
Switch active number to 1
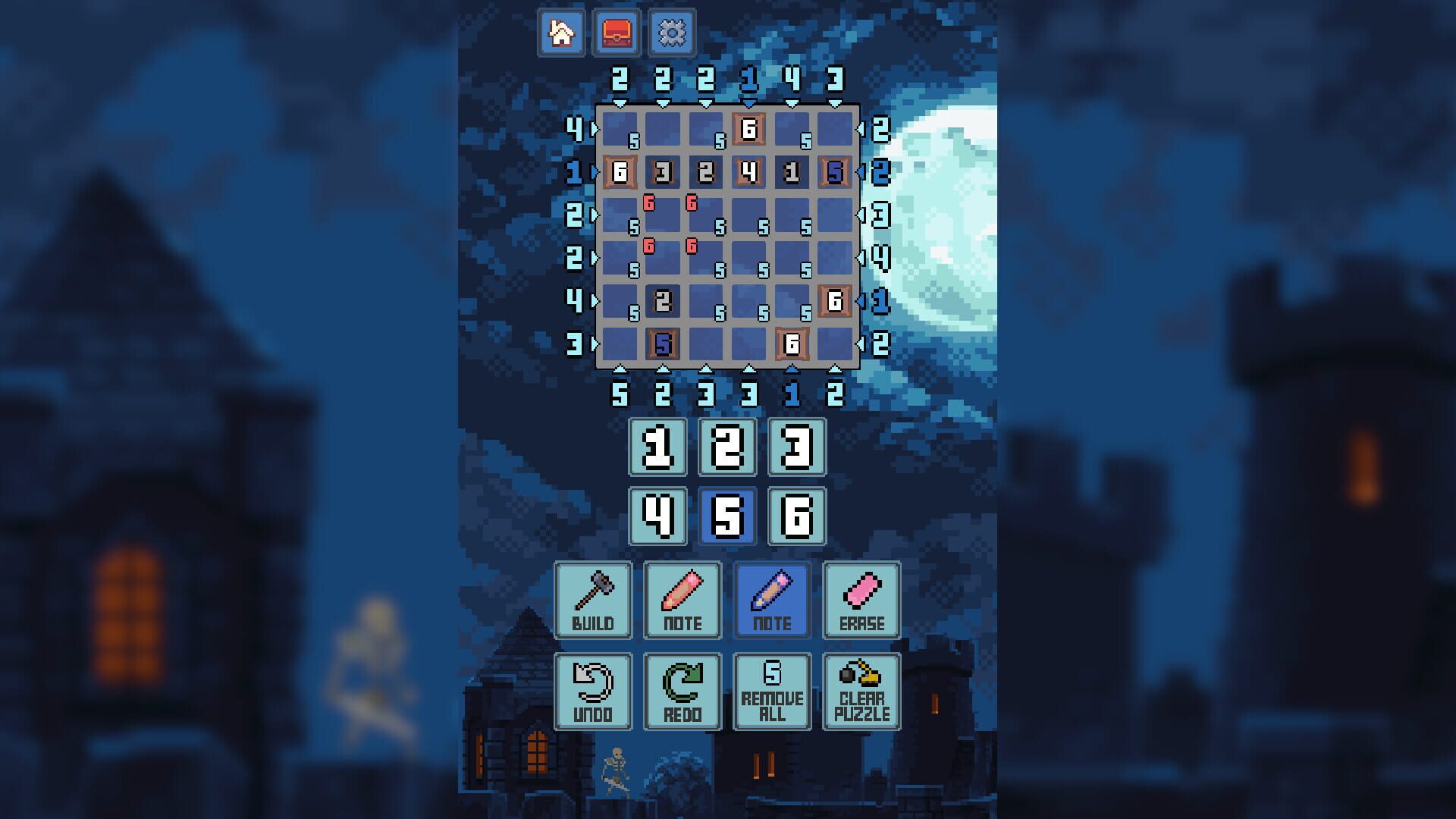click(657, 447)
